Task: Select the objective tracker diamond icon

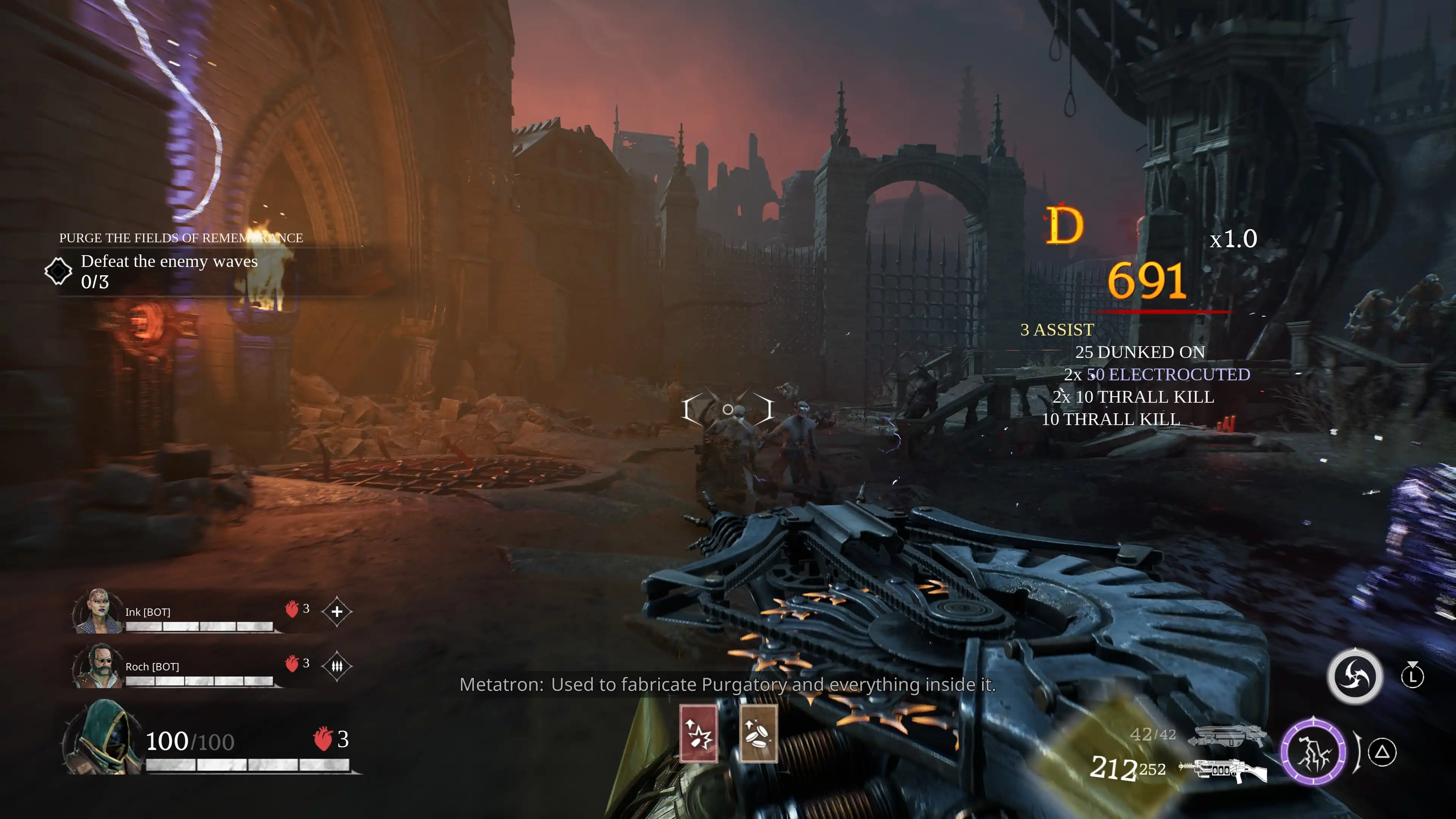Action: [x=58, y=271]
